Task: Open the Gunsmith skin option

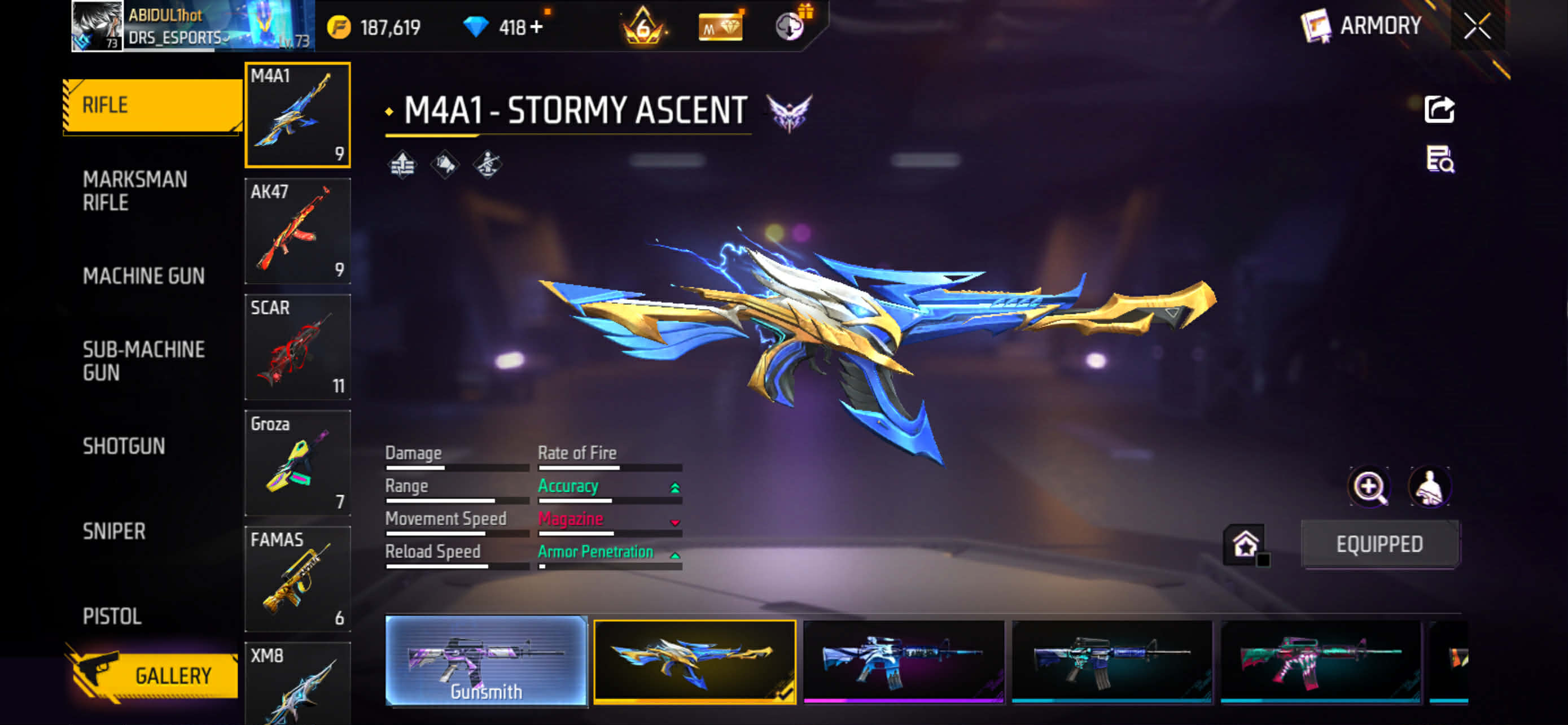Action: 487,661
